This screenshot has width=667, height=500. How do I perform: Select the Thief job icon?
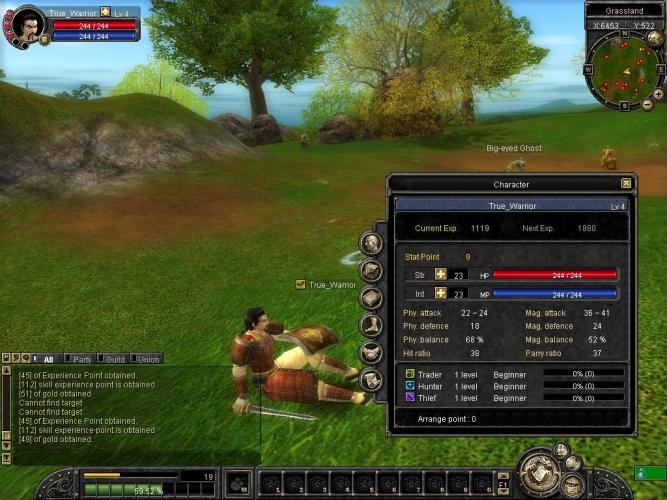[410, 397]
